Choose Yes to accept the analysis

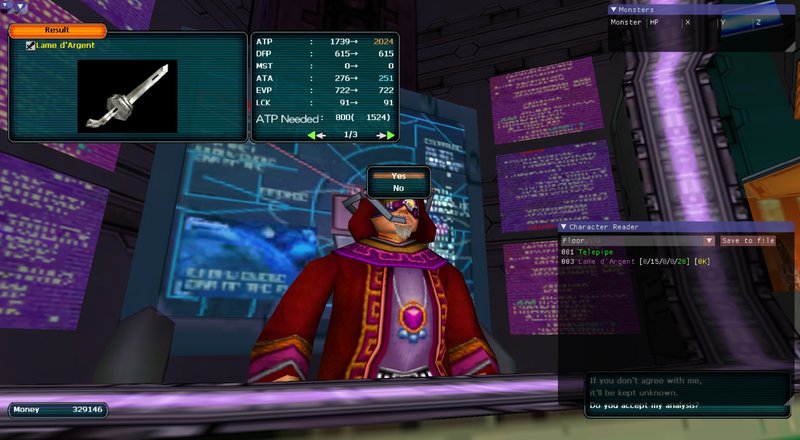pyautogui.click(x=398, y=176)
